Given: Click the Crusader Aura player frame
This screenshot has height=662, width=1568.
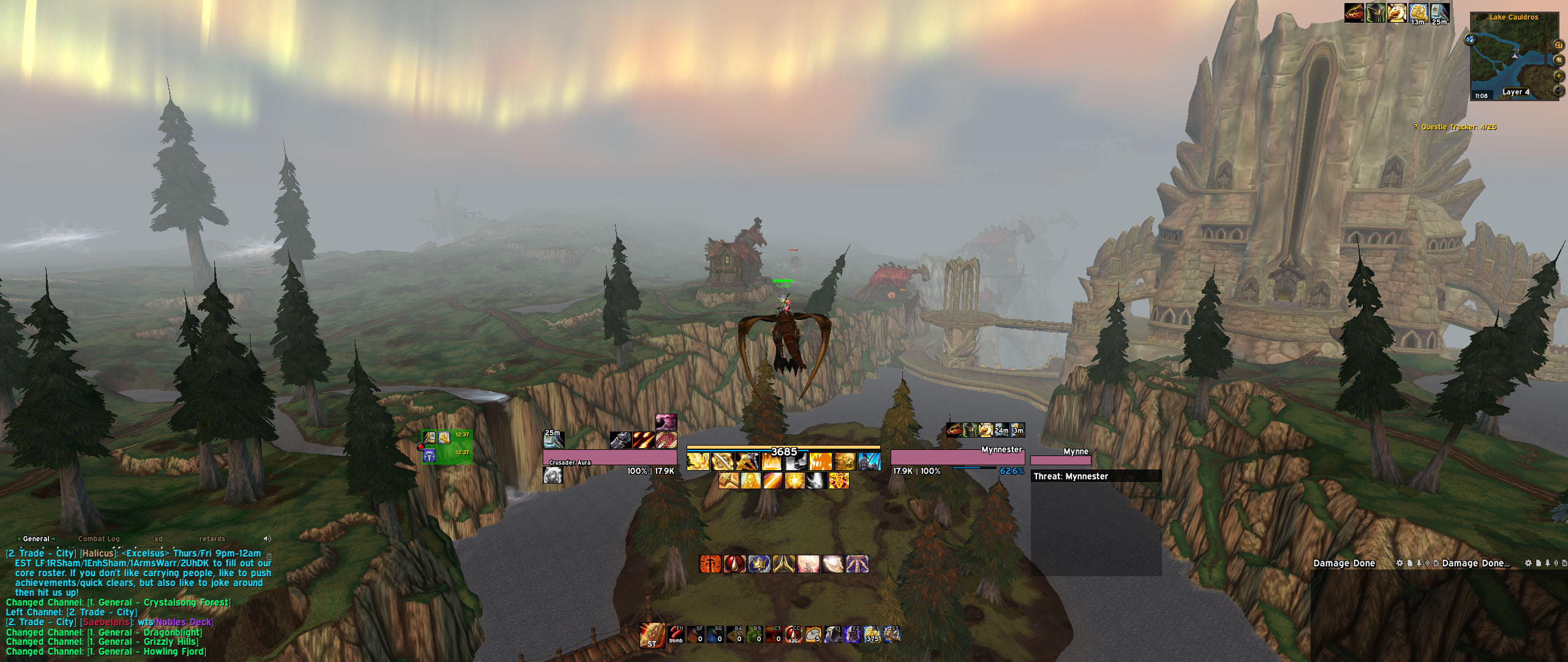Looking at the screenshot, I should (x=609, y=457).
